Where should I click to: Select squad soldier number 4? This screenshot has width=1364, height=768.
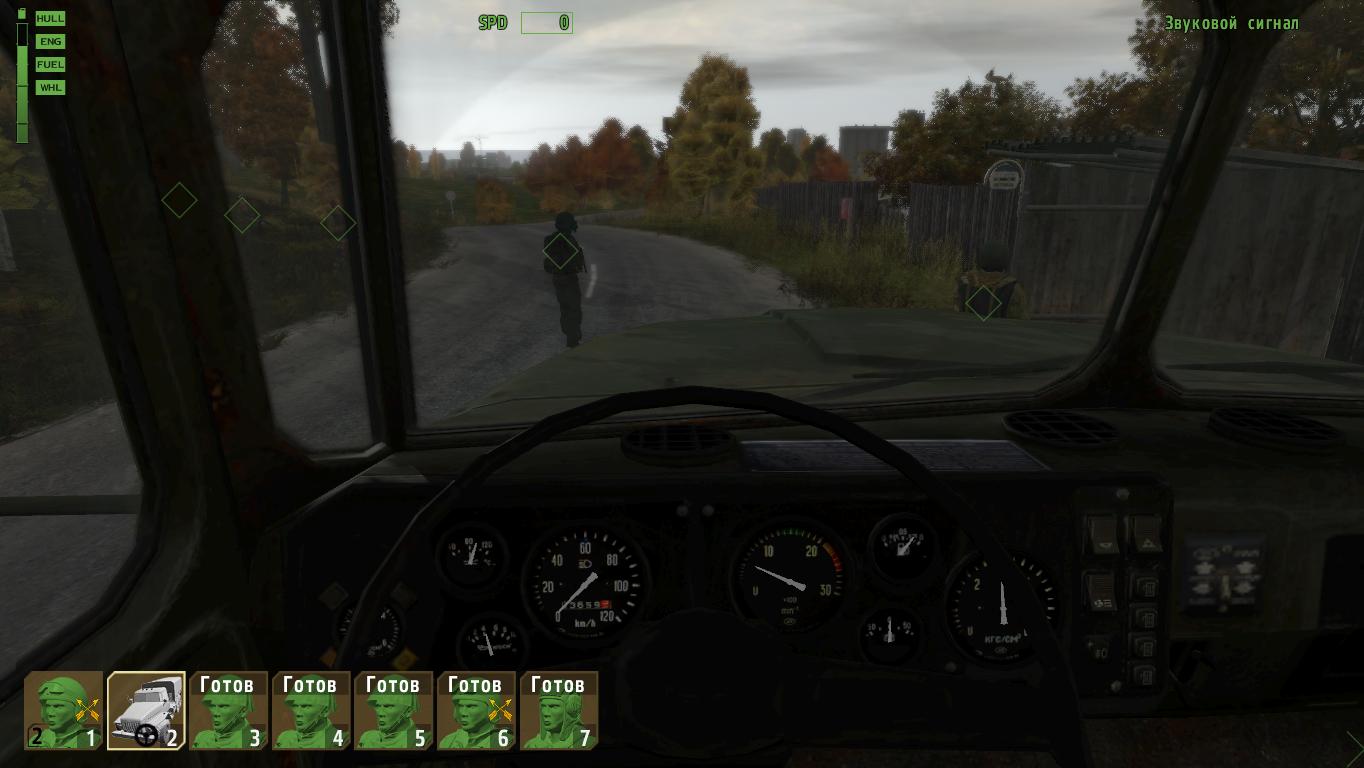click(311, 710)
